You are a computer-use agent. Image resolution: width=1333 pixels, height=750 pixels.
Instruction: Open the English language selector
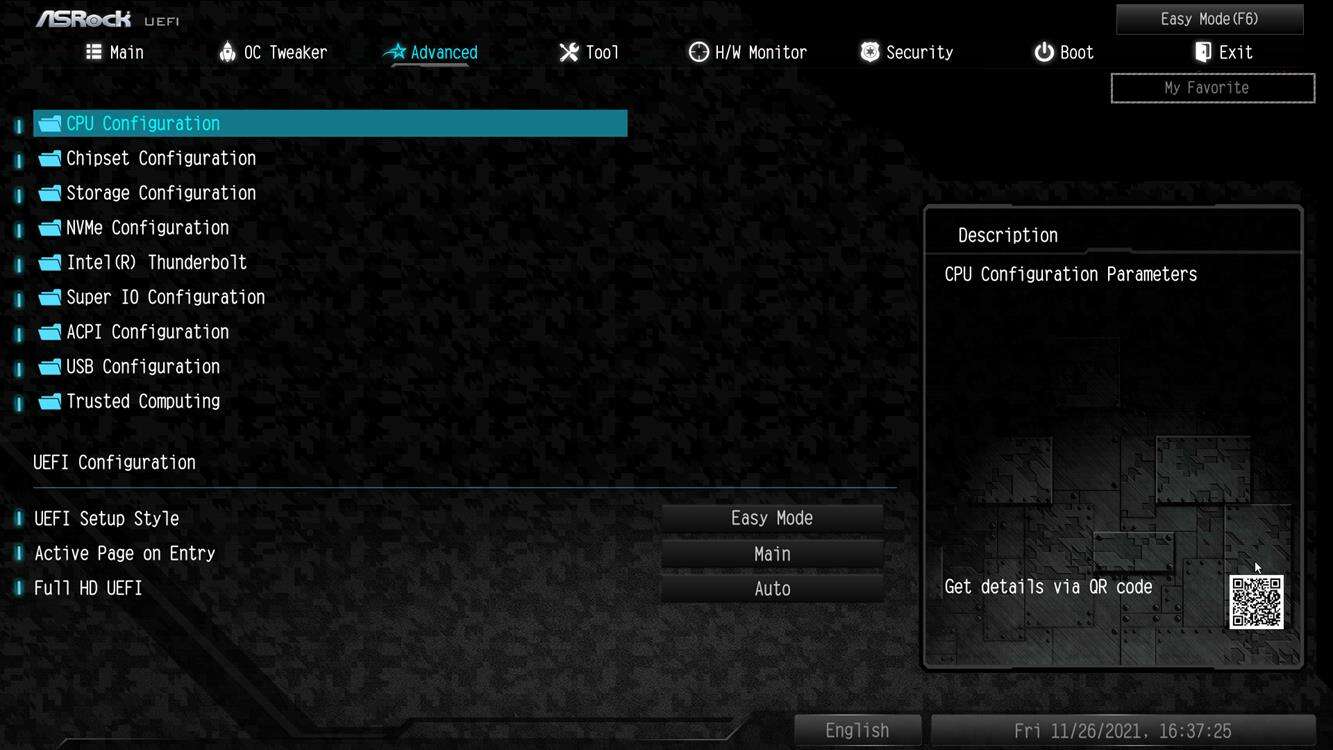click(x=856, y=730)
